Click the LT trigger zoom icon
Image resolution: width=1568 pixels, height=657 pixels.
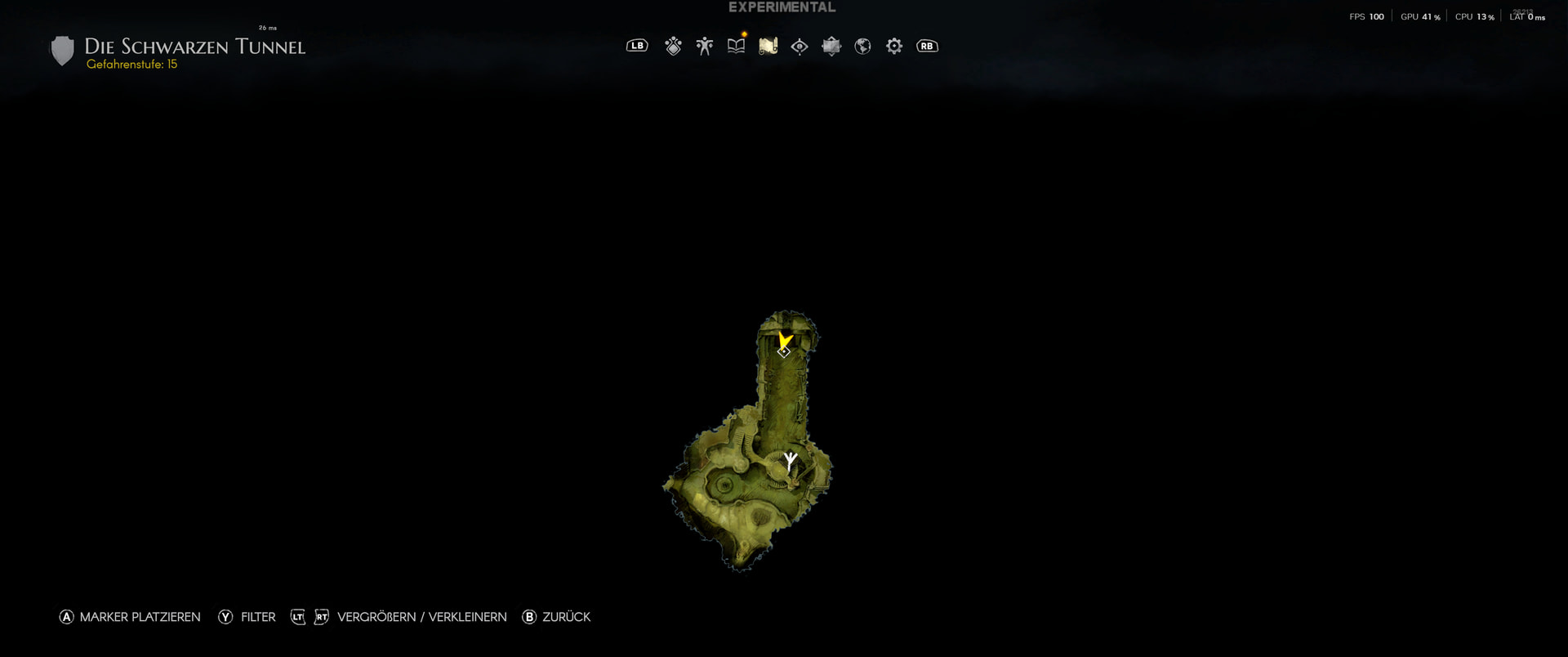pos(297,618)
